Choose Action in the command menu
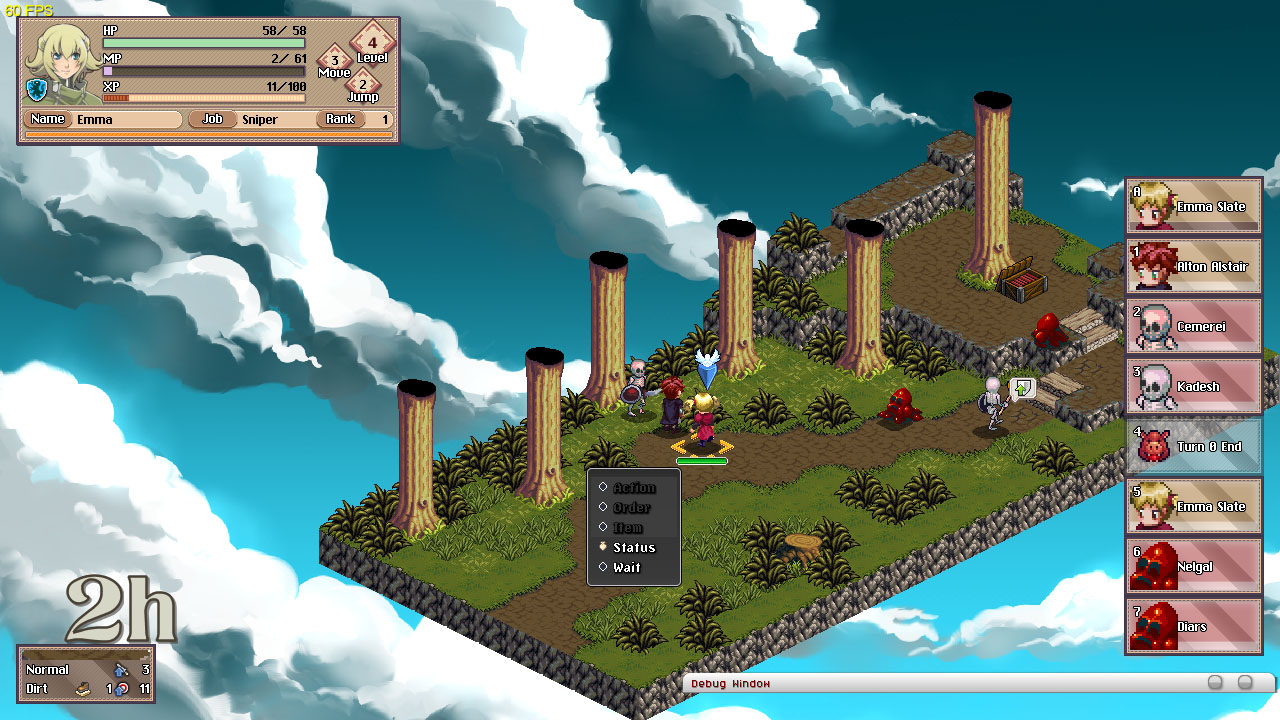The image size is (1280, 720). (x=634, y=488)
